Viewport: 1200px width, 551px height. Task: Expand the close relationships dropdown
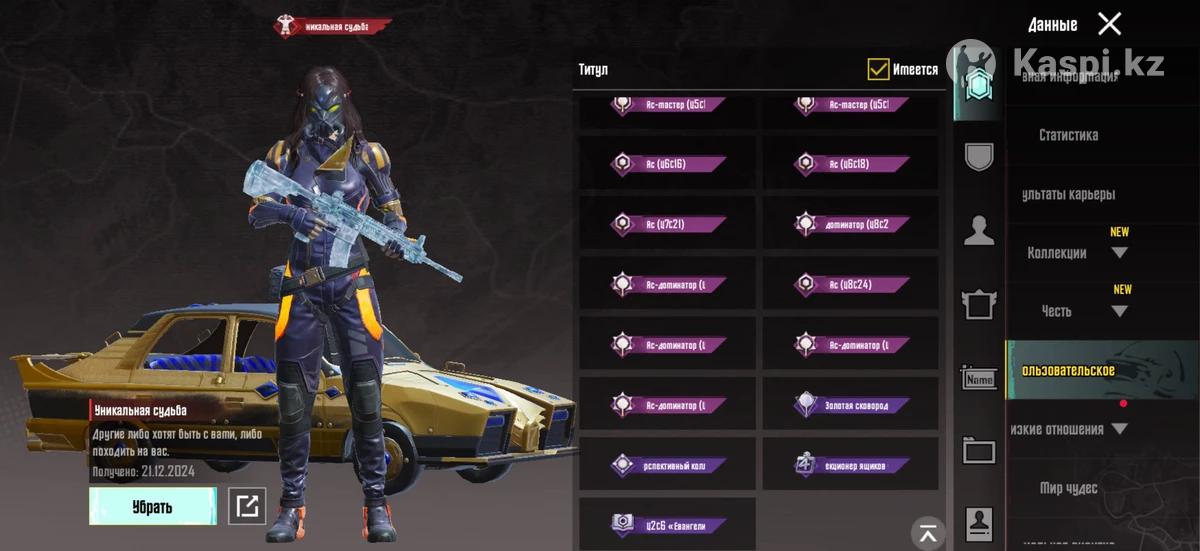click(1119, 429)
